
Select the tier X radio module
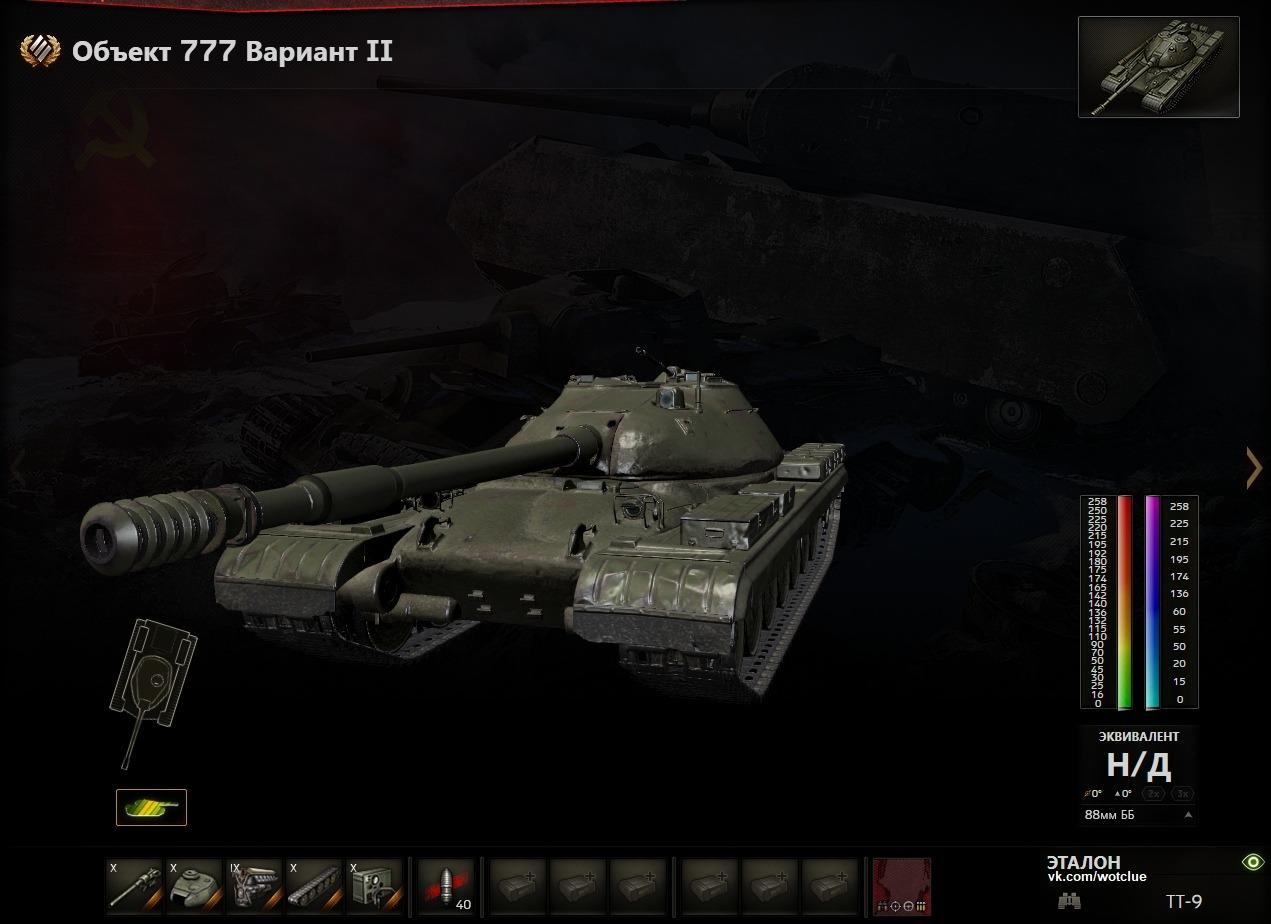pyautogui.click(x=374, y=885)
